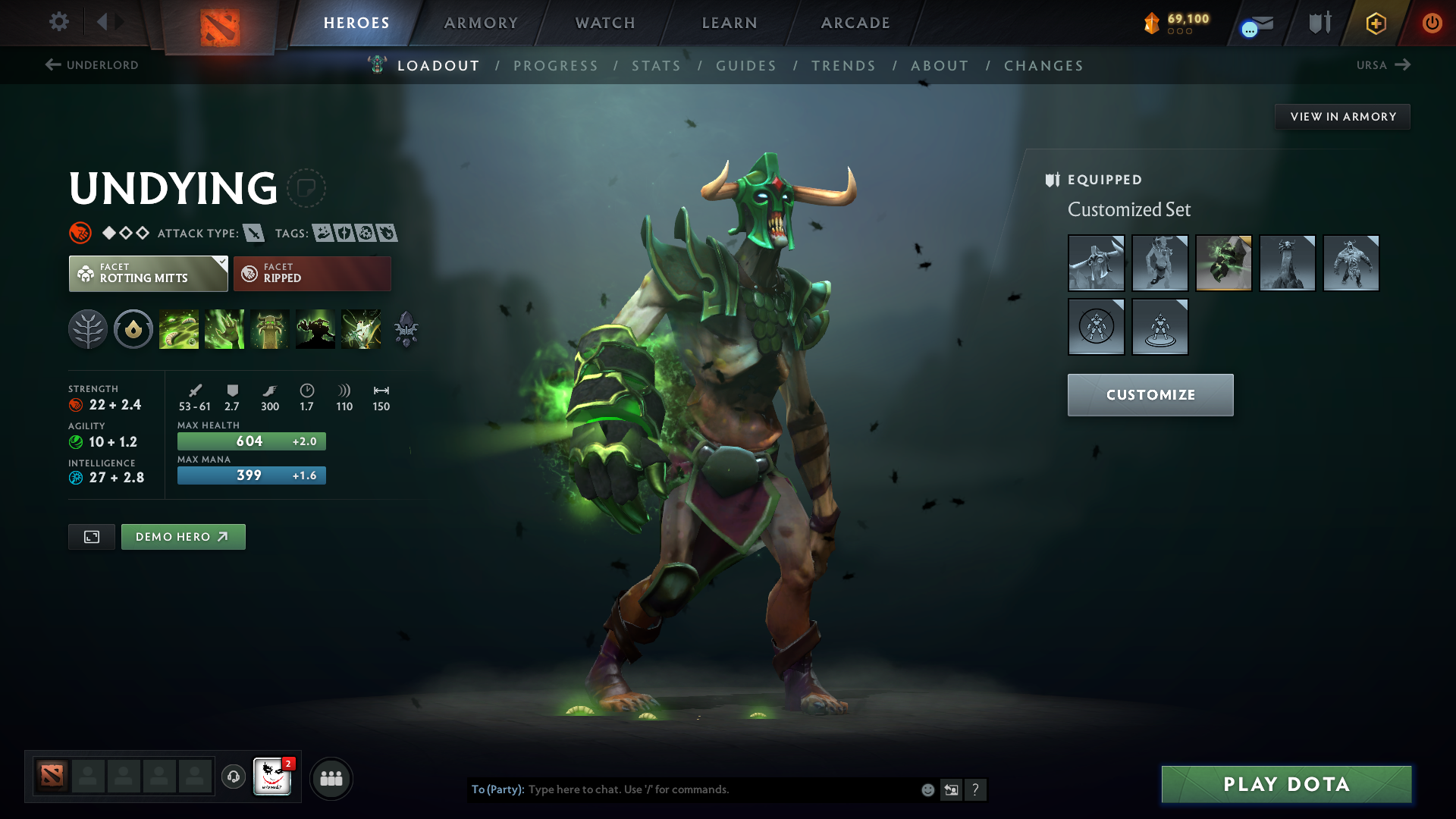Click the Dota Plus hexagon icon

click(1376, 23)
